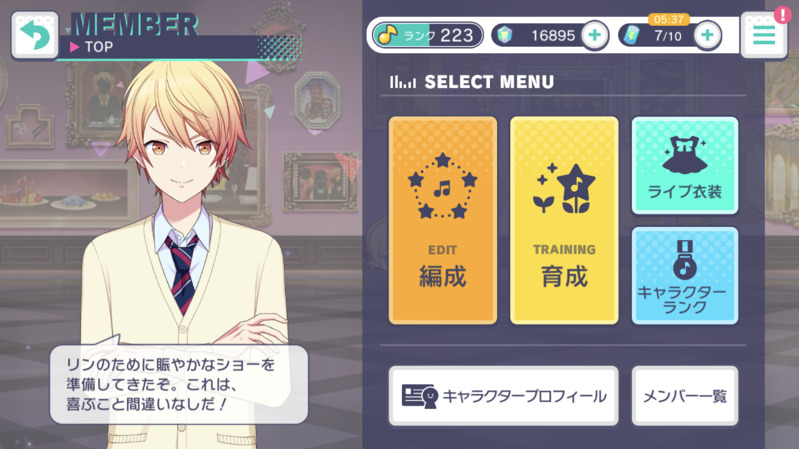Select ライブ衣装 live costume option
The height and width of the screenshot is (449, 799).
pos(685,166)
